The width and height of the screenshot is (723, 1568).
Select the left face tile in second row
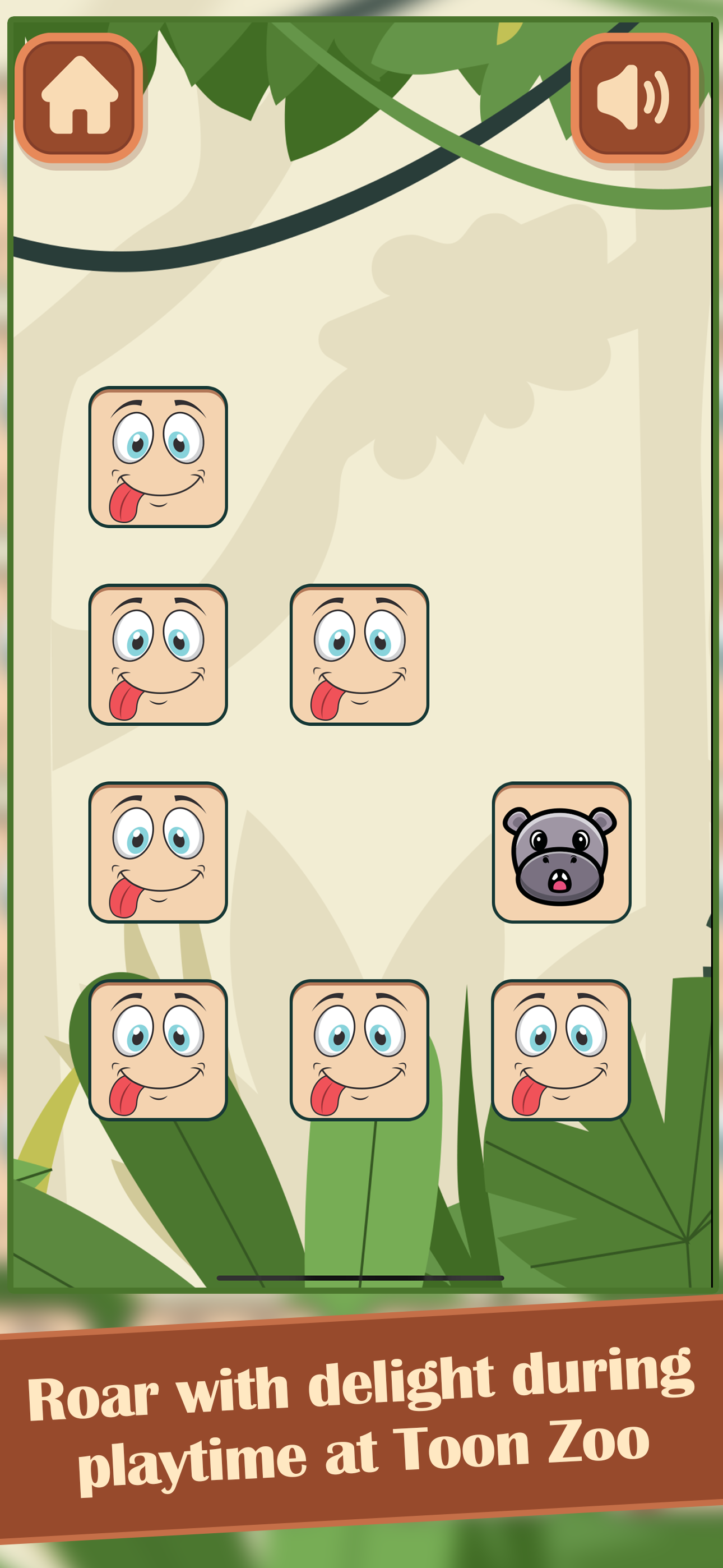(158, 657)
